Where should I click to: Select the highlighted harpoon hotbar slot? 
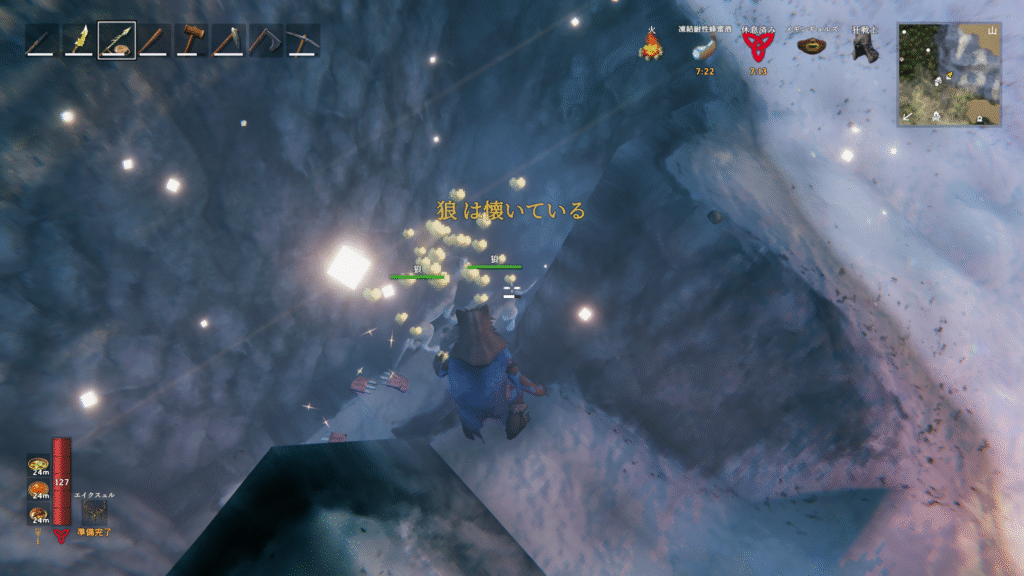117,41
